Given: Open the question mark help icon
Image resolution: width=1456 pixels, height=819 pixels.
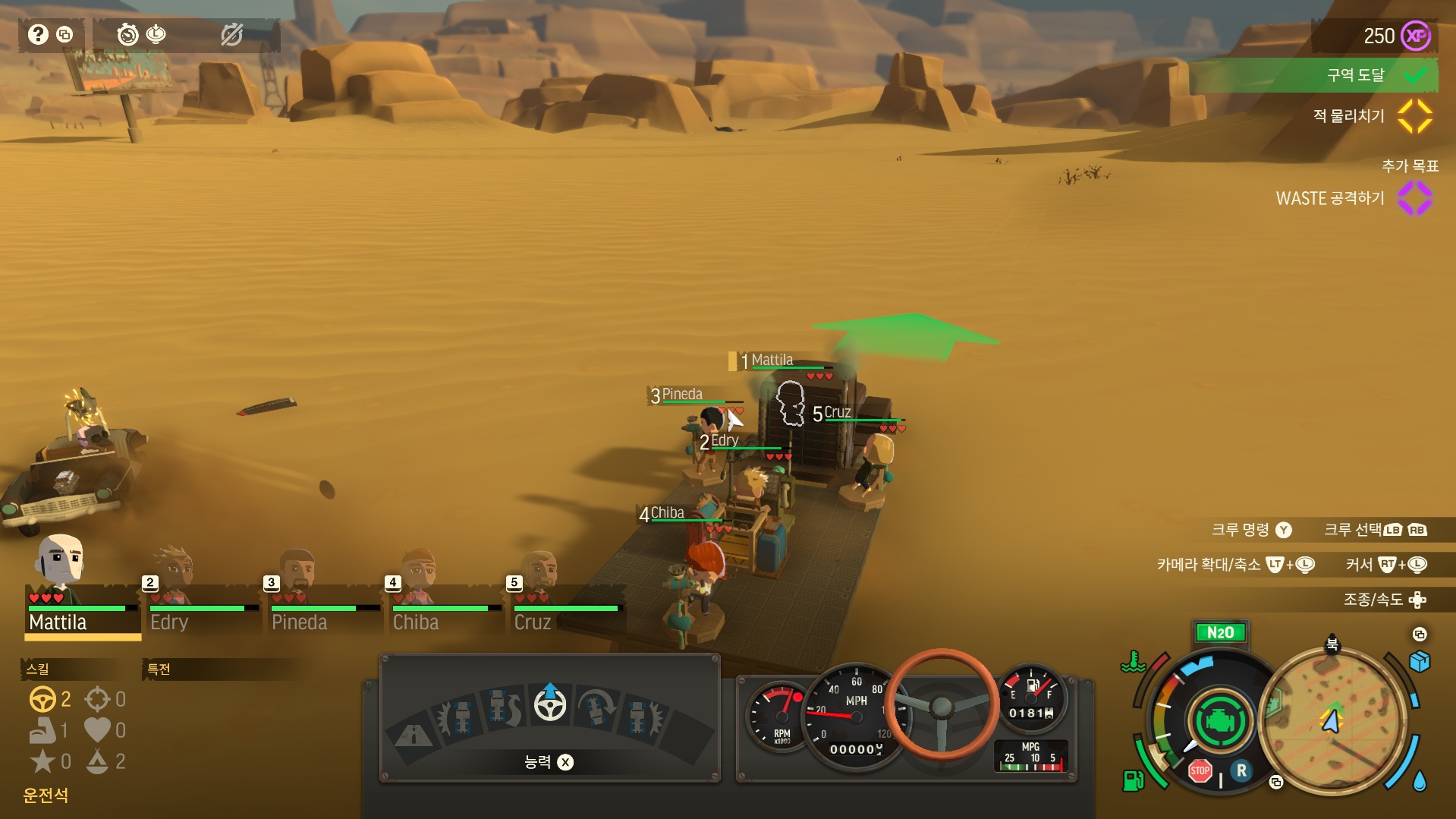Looking at the screenshot, I should [x=38, y=34].
